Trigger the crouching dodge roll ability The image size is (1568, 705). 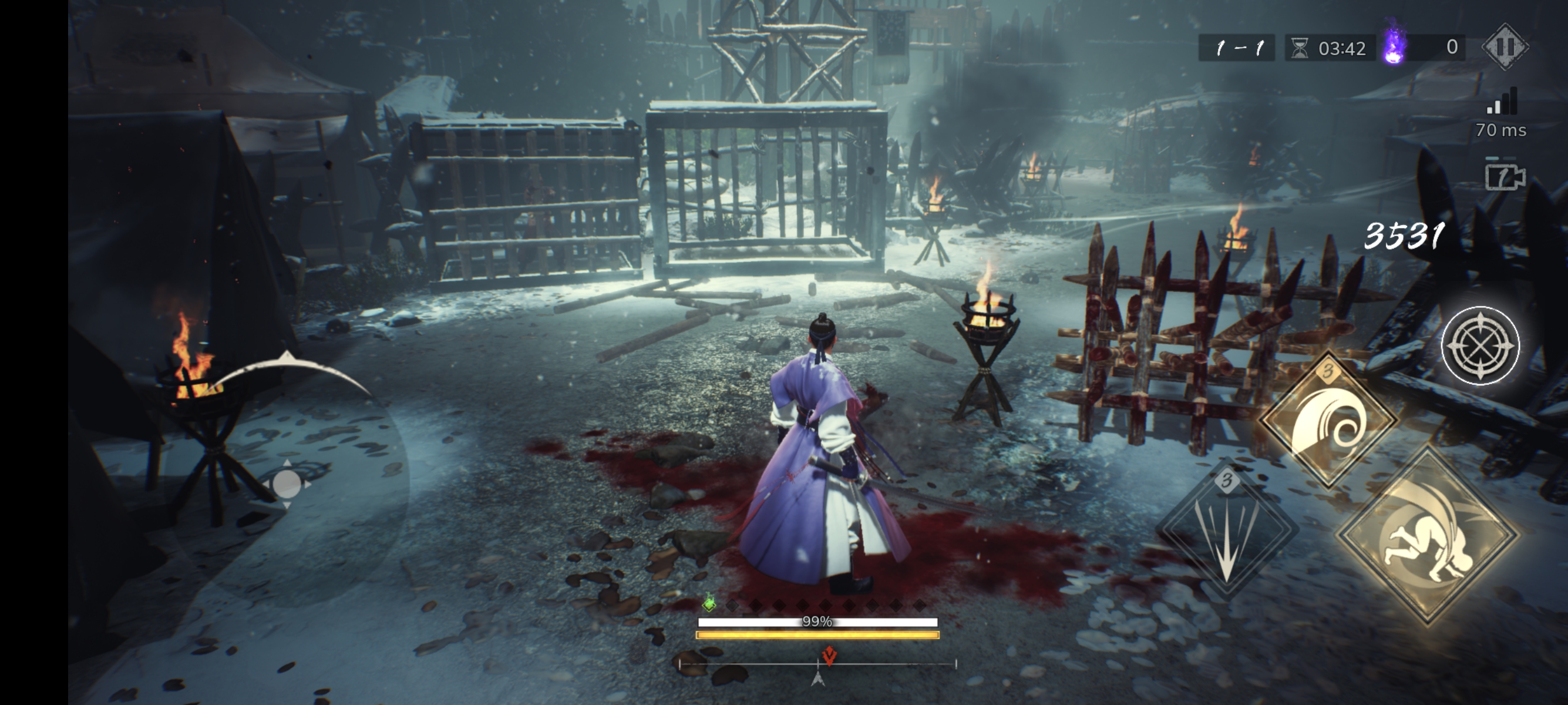point(1428,536)
